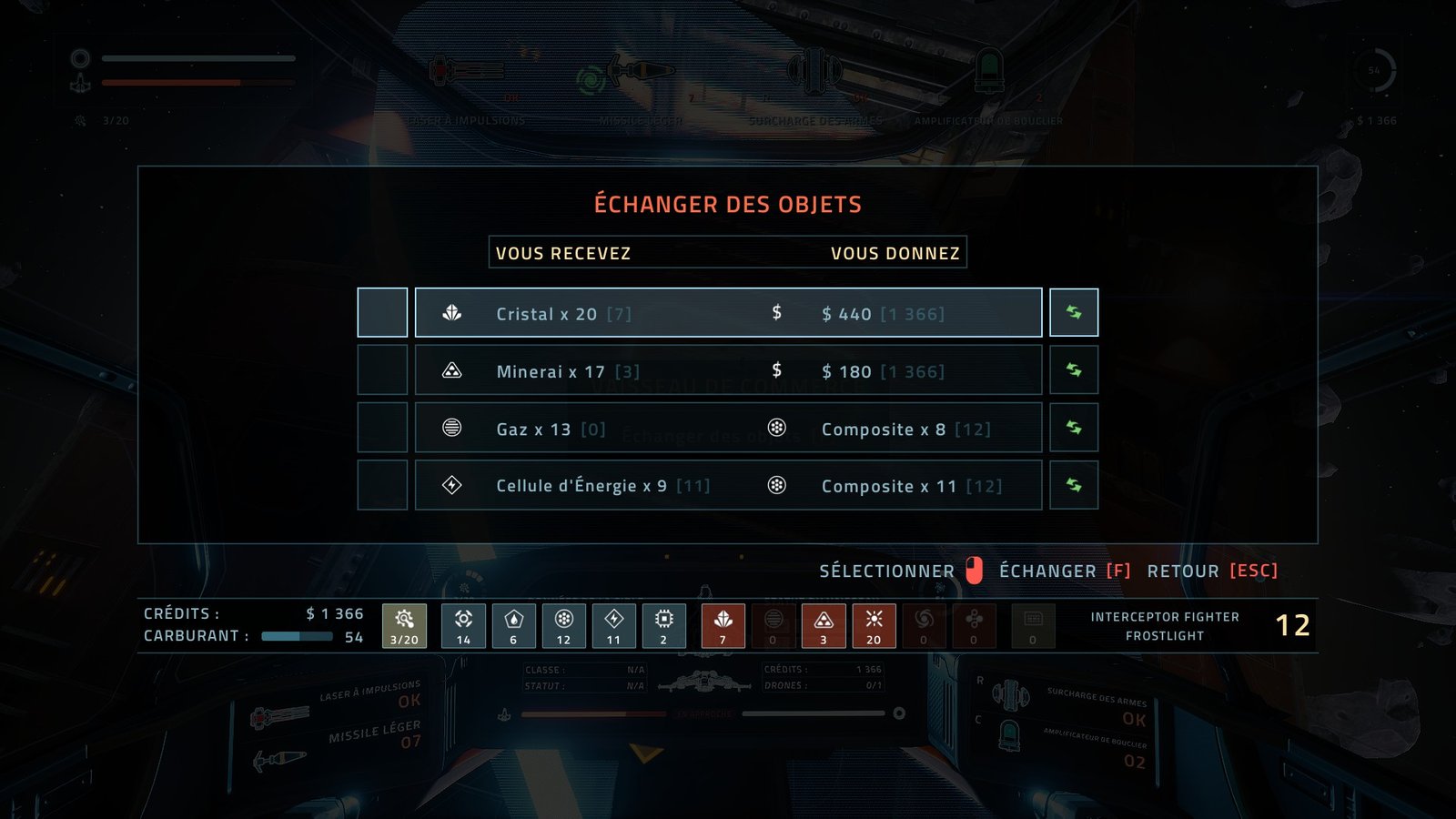Swap for Cellule d'Énergie with its arrow button
1456x819 pixels.
point(1074,485)
